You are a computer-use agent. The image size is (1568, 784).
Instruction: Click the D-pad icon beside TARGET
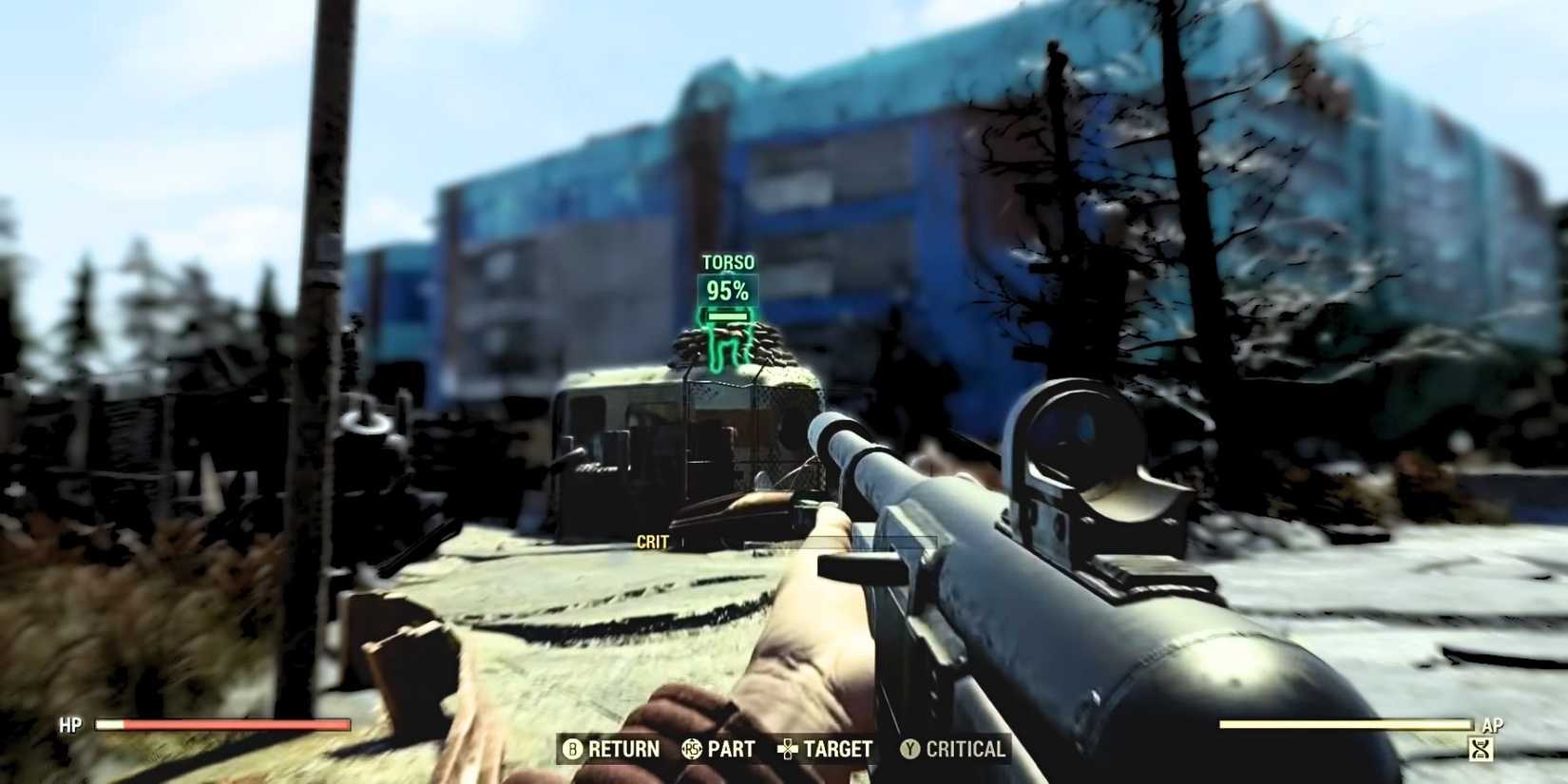pyautogui.click(x=786, y=750)
